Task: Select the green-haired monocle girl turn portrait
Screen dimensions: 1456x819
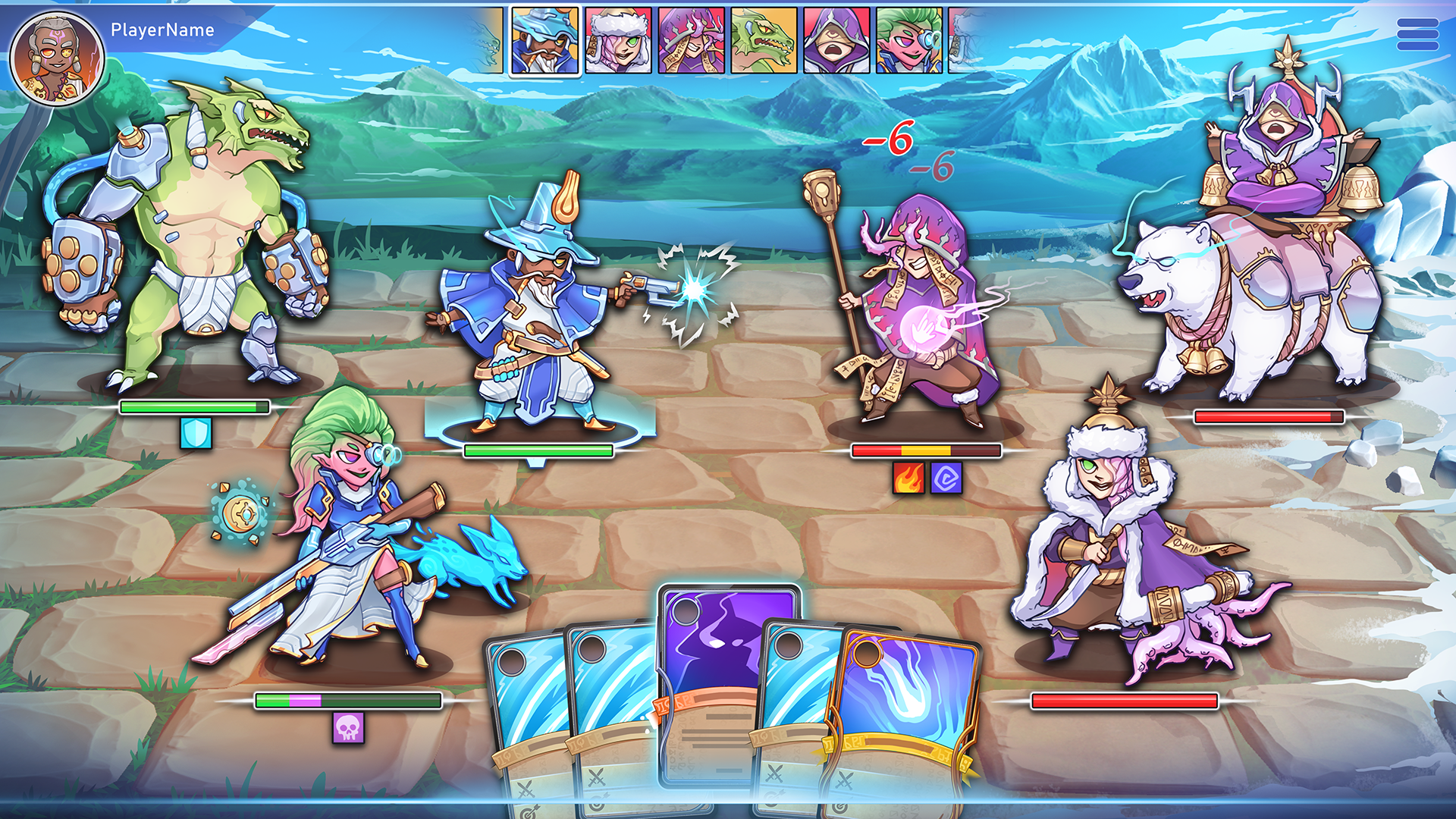Action: coord(909,41)
